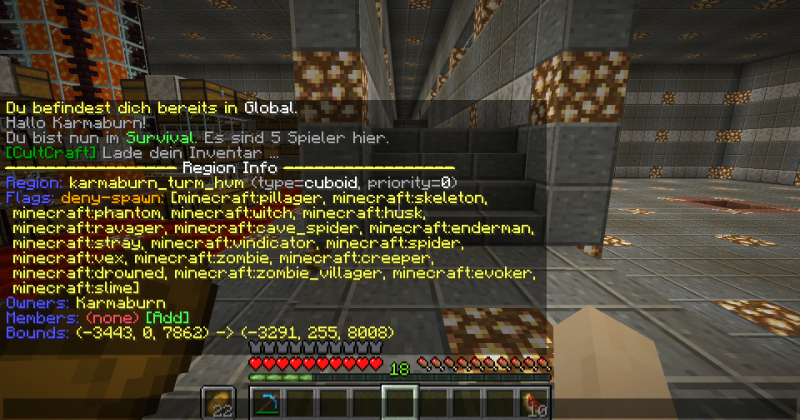Select the diamond pickaxe hotbar slot
Image resolution: width=800 pixels, height=420 pixels.
(266, 402)
